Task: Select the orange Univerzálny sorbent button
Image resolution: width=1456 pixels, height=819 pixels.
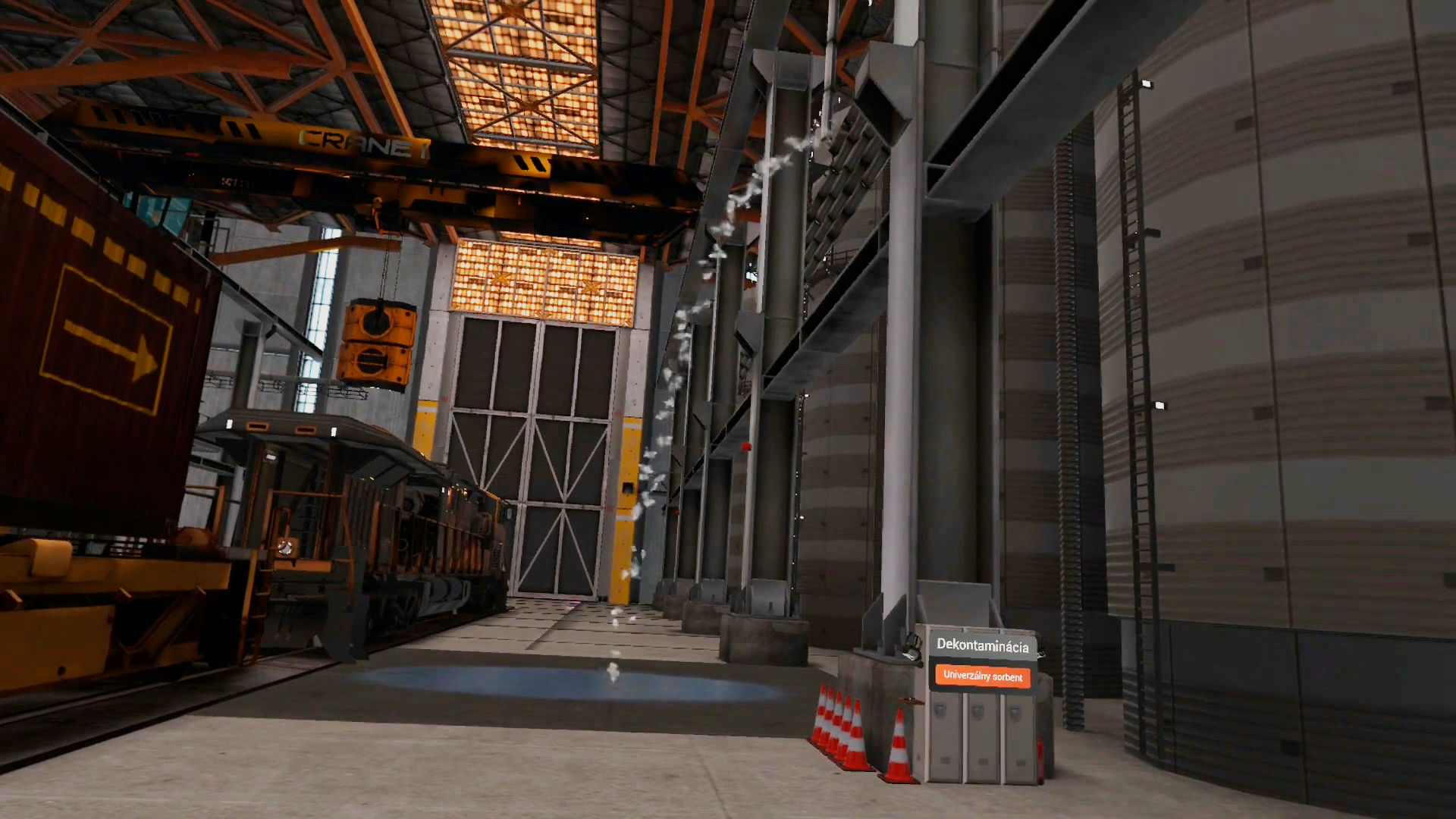Action: coord(982,676)
